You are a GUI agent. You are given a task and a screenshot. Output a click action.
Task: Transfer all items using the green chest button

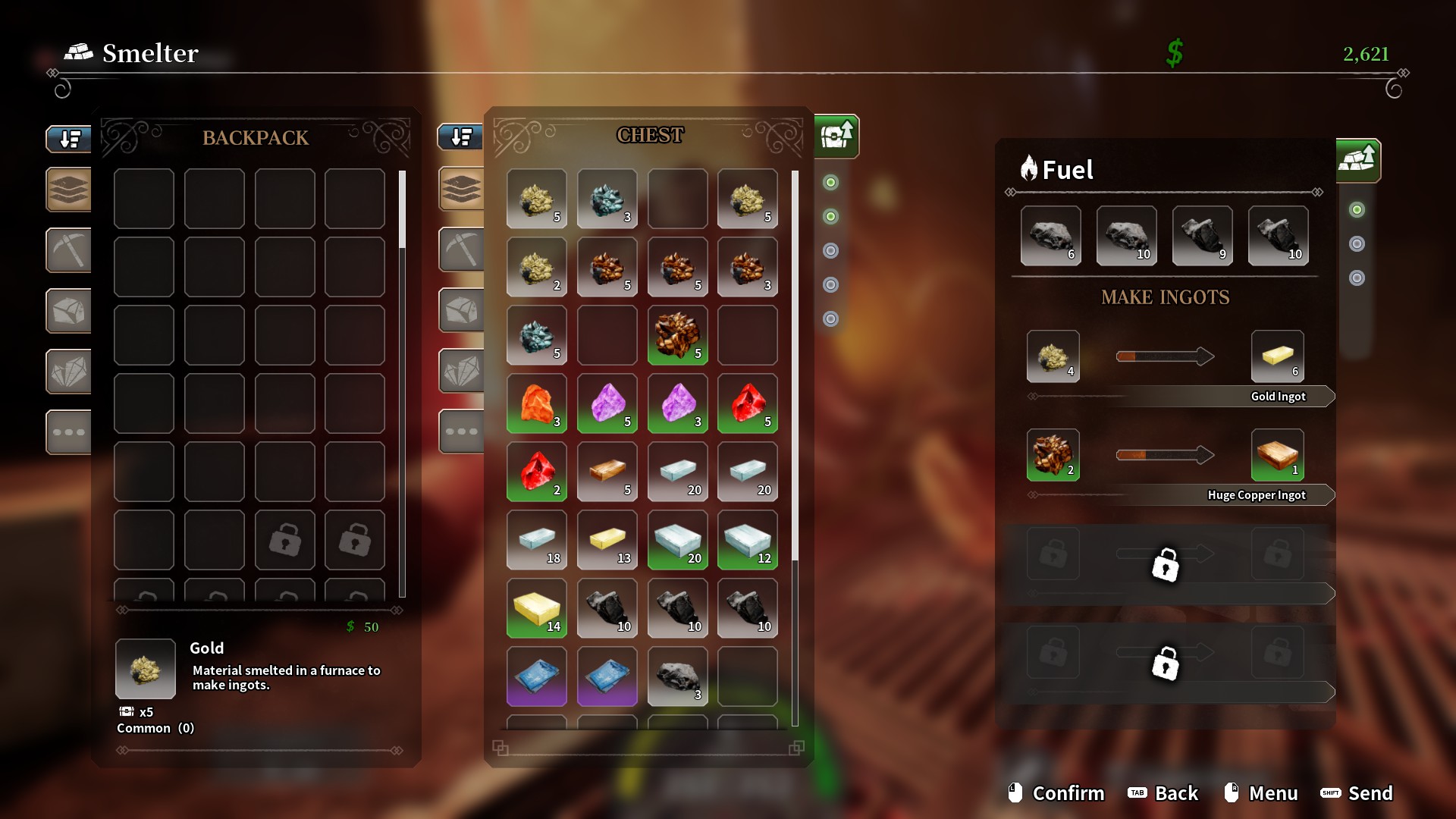click(x=836, y=136)
